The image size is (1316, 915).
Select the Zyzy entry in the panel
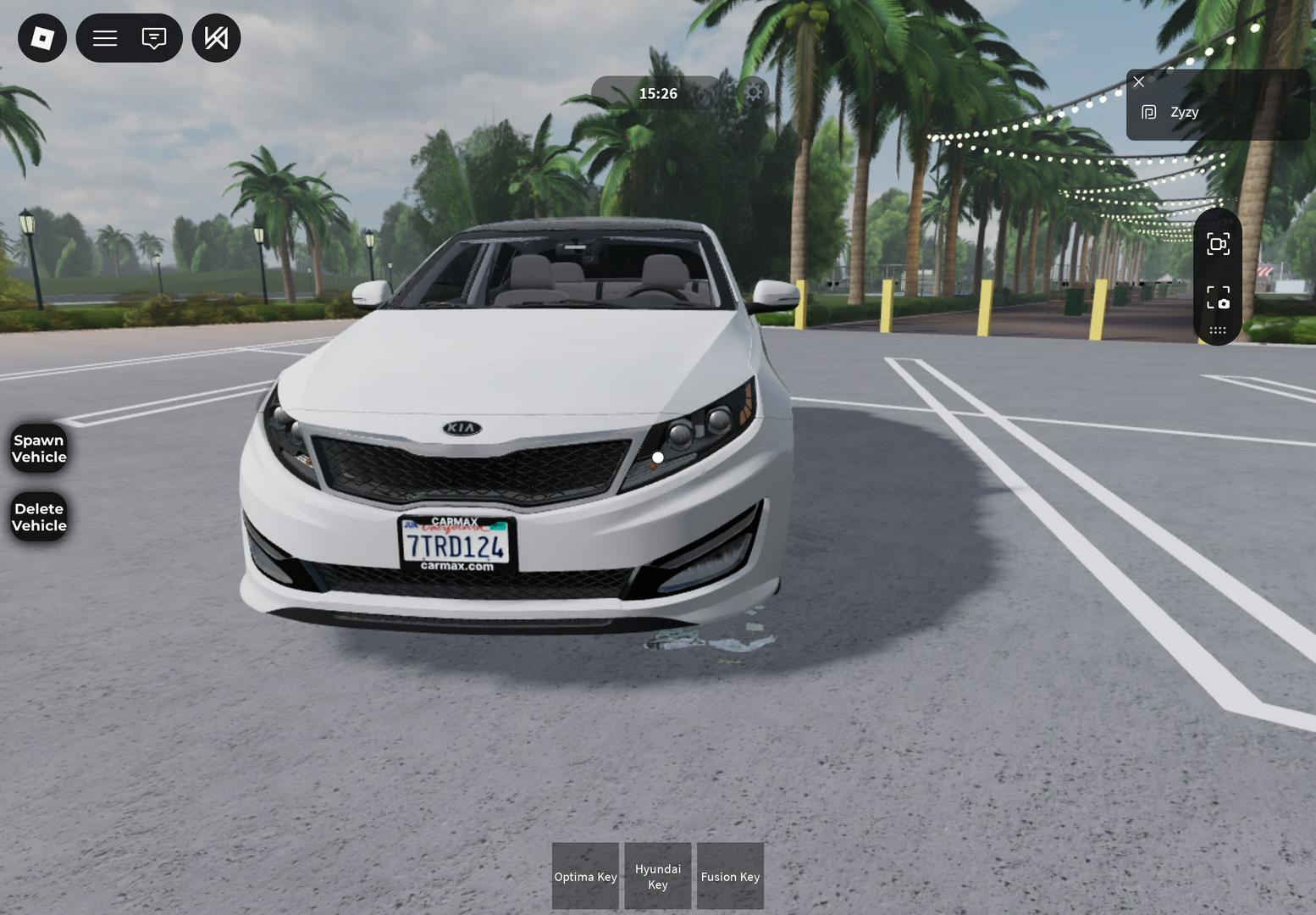pyautogui.click(x=1184, y=113)
